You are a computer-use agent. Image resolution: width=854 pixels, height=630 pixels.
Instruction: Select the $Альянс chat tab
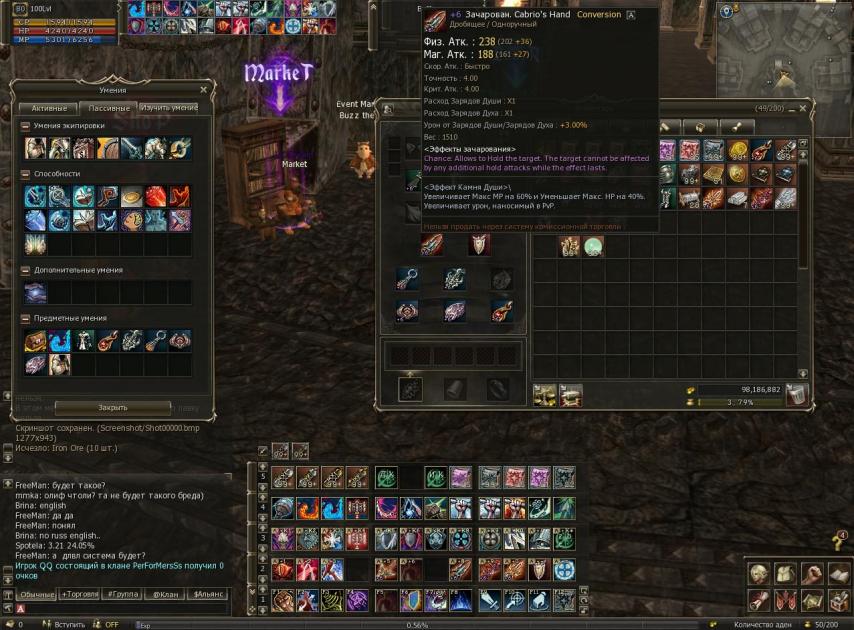point(207,594)
